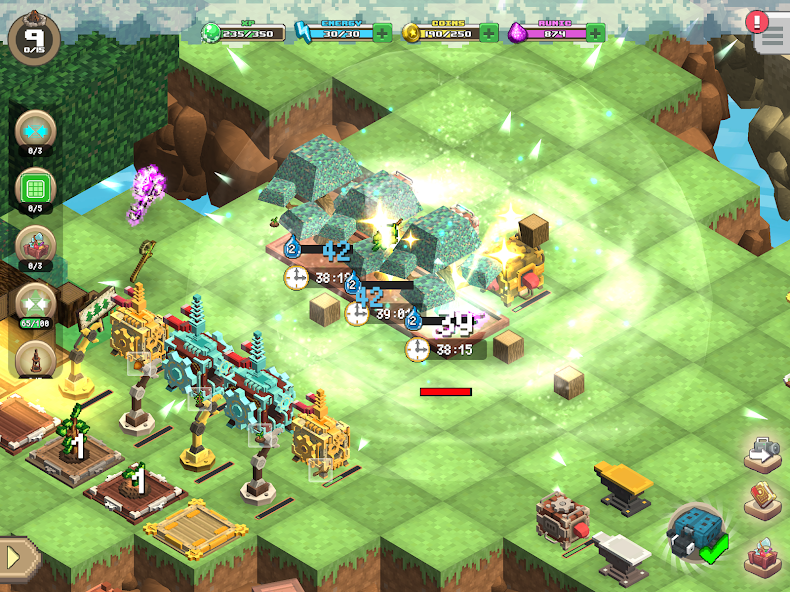Image resolution: width=790 pixels, height=592 pixels.
Task: Open the red spellbook button
Action: (x=763, y=500)
